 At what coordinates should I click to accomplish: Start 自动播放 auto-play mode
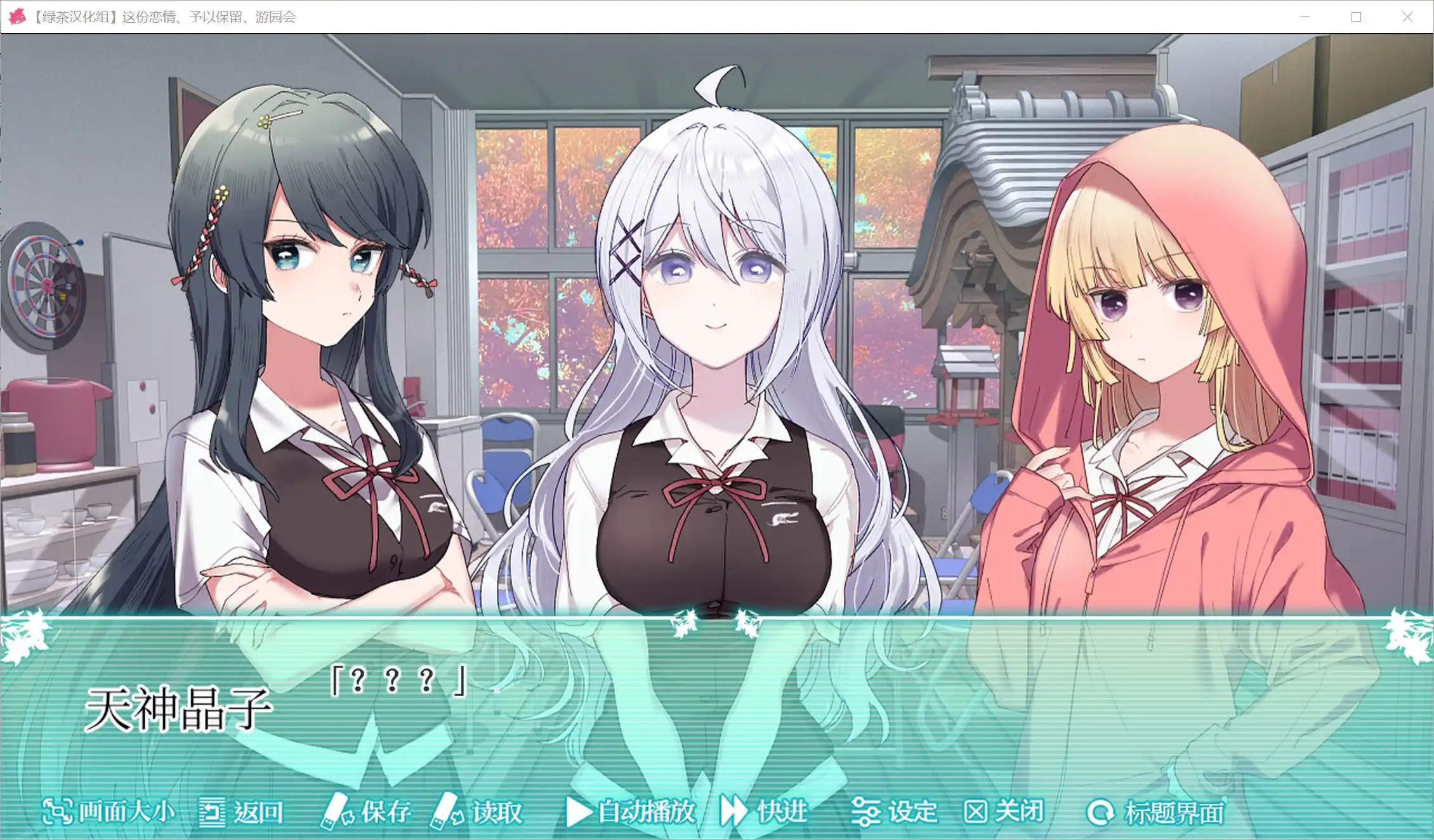(631, 811)
